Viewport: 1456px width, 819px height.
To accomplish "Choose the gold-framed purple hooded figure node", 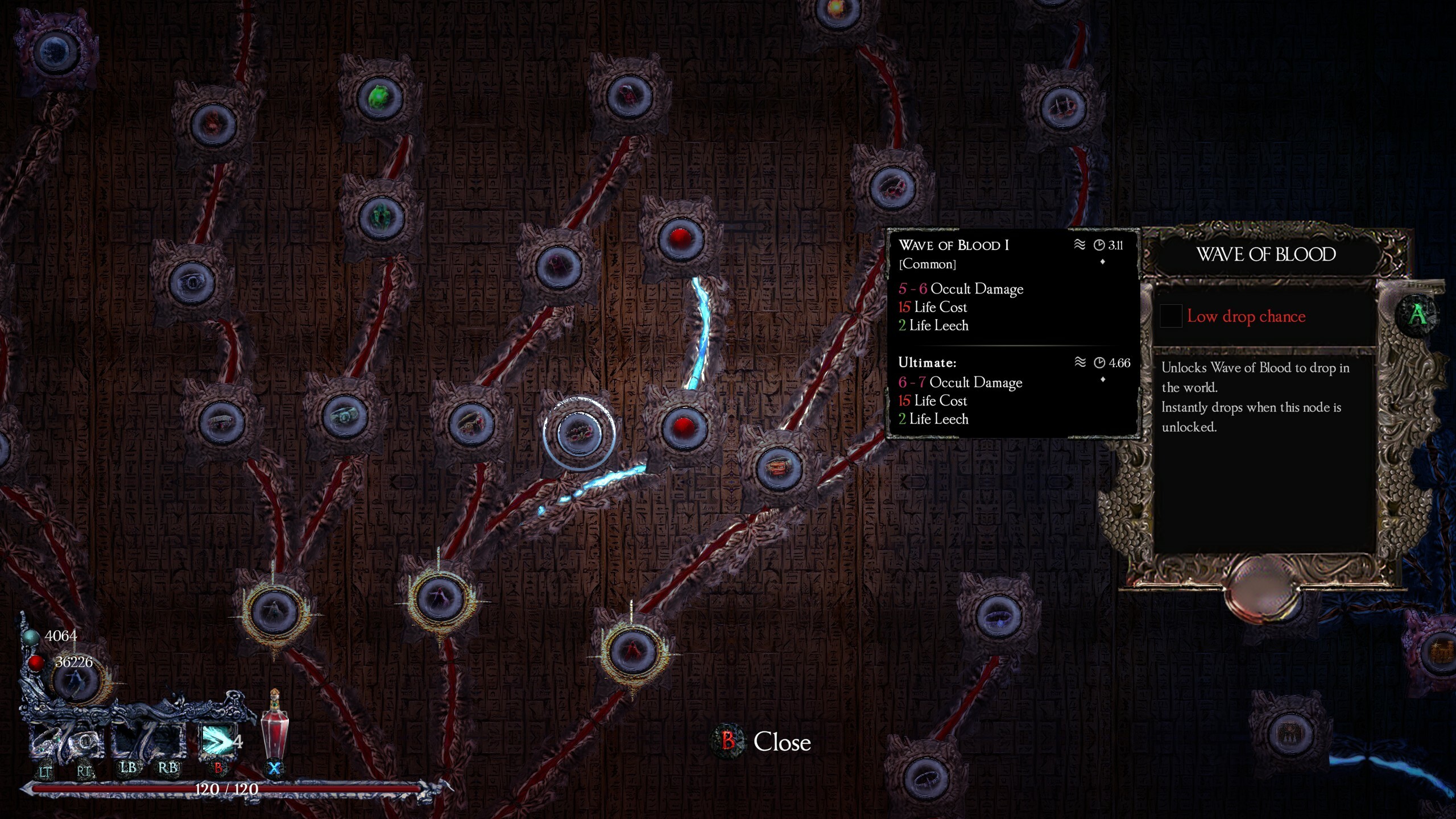I will coord(439,597).
